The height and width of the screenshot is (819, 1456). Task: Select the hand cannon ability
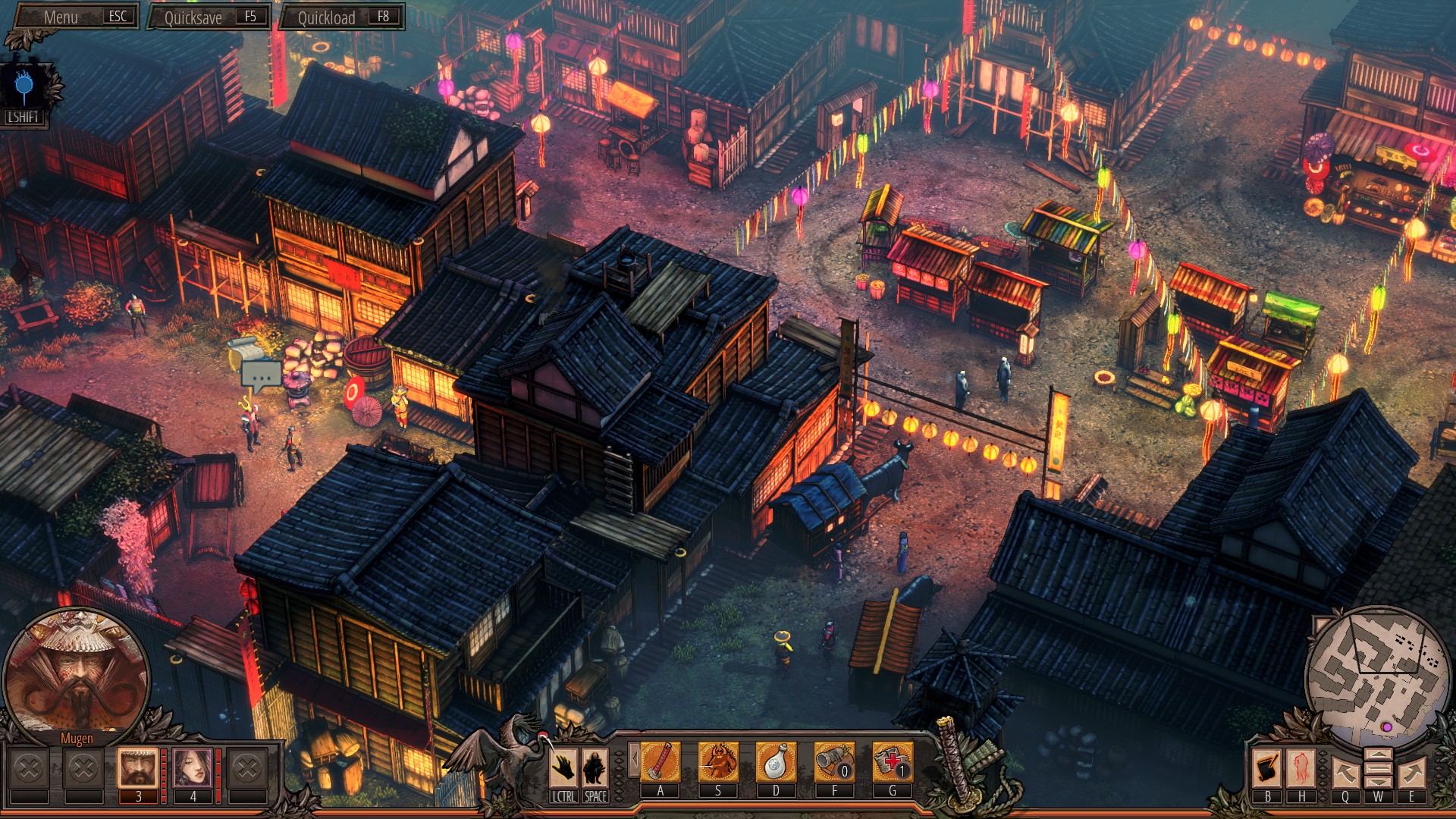pyautogui.click(x=834, y=761)
